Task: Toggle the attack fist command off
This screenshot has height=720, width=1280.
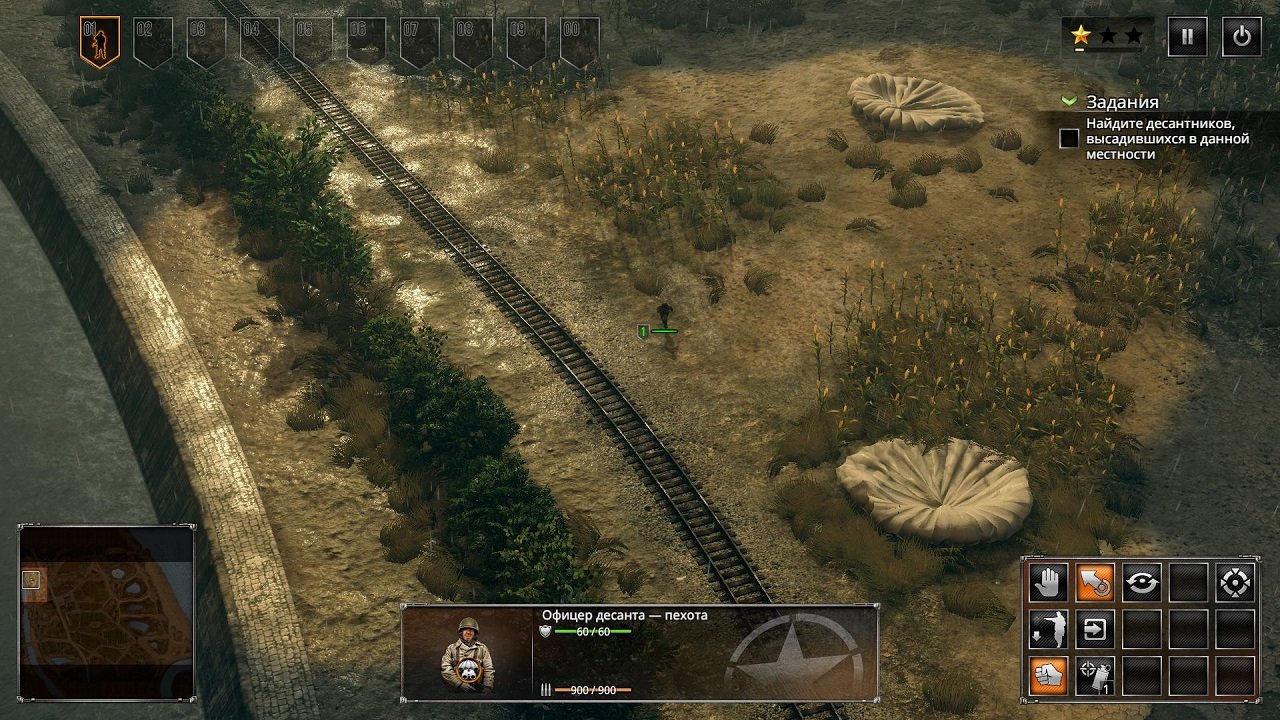Action: click(1047, 676)
